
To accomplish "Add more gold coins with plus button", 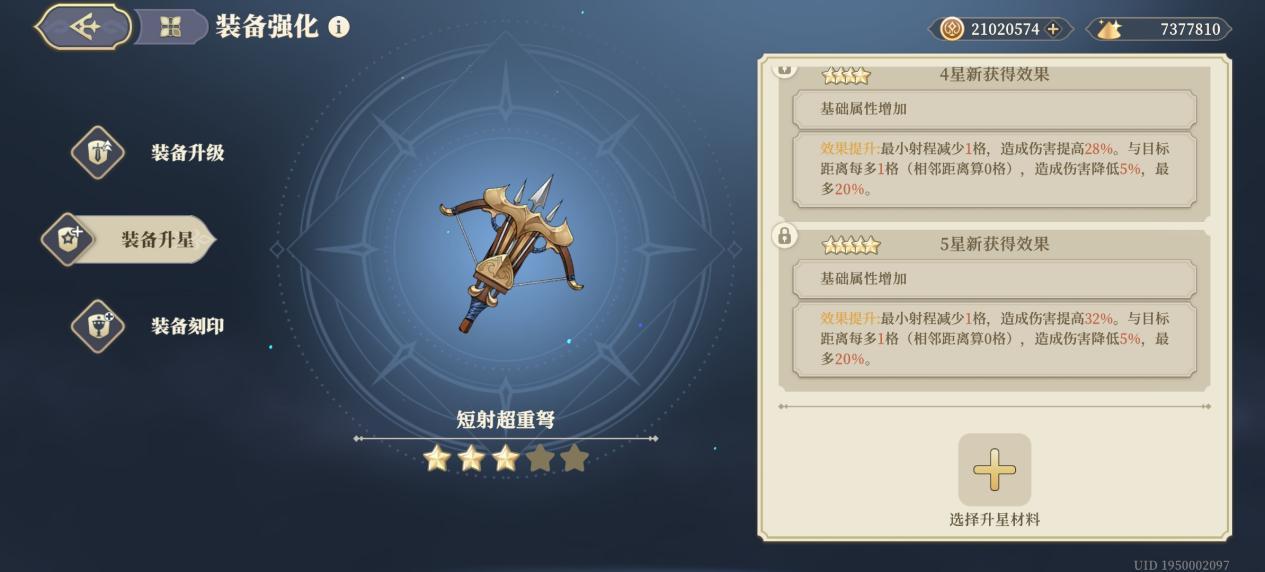I will point(1053,29).
